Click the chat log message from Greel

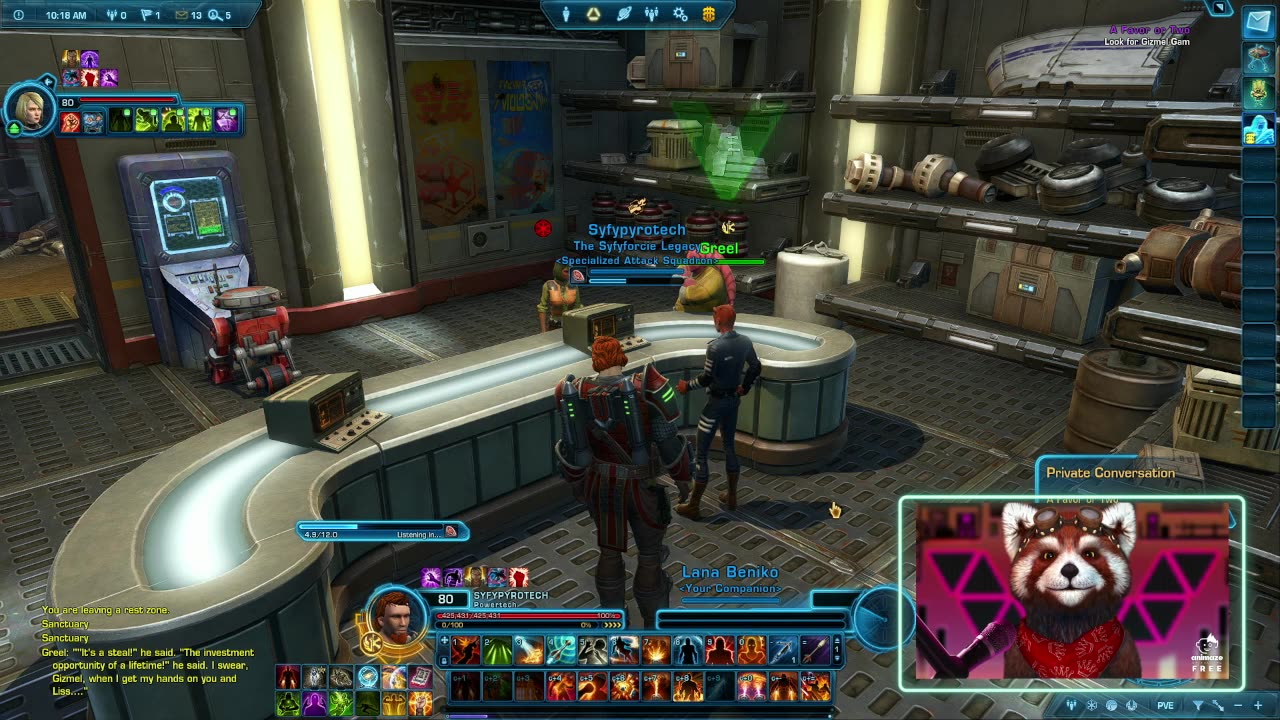tap(148, 671)
